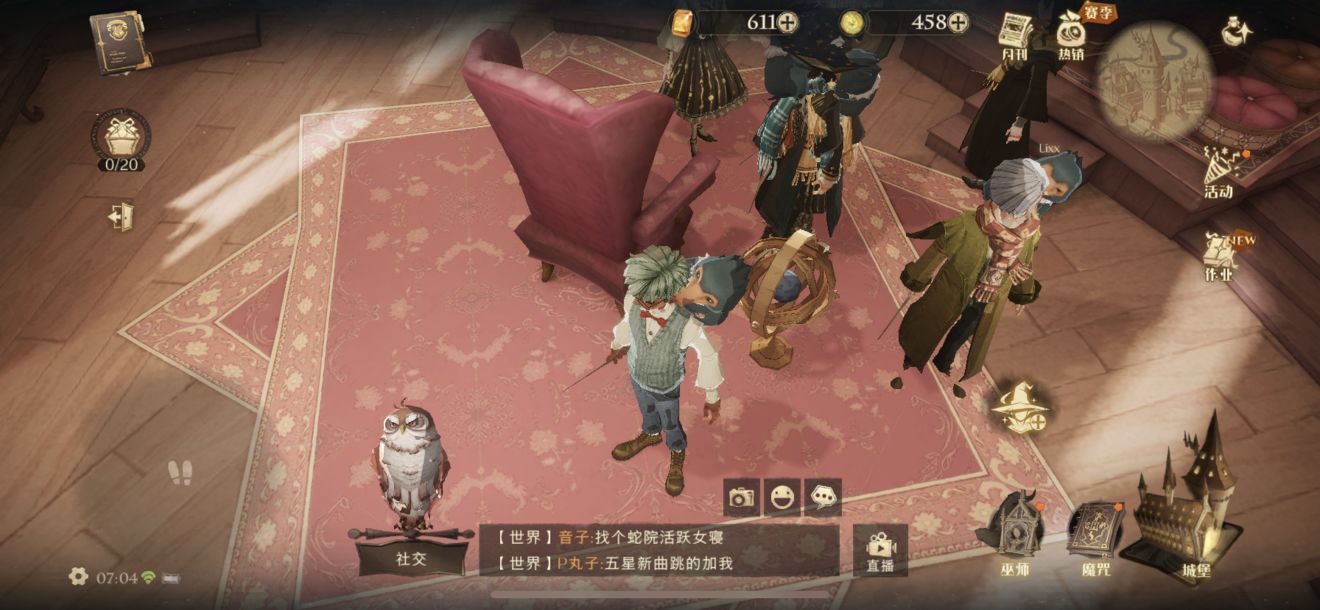Open the circular castle minimap
Image resolution: width=1320 pixels, height=610 pixels.
coord(1155,81)
